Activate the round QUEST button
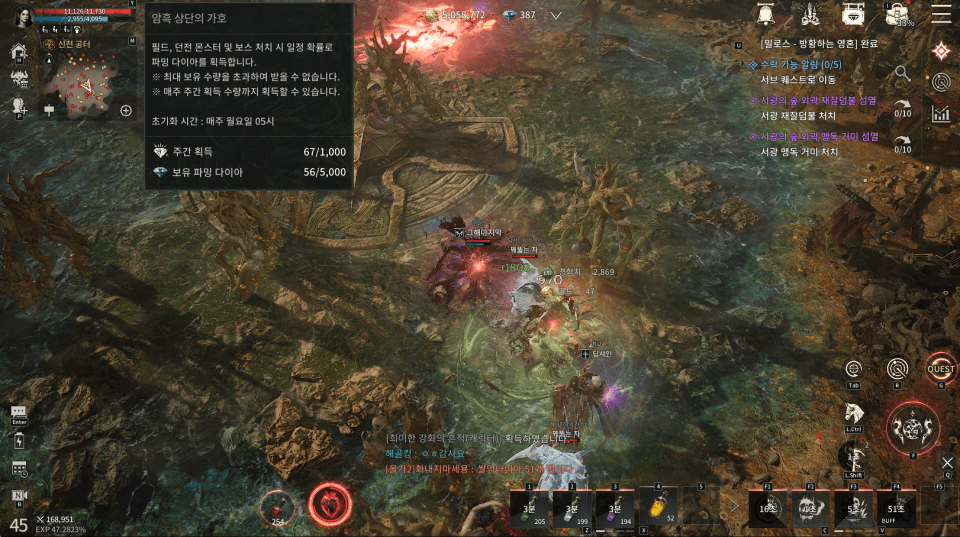Viewport: 960px width, 537px height. tap(940, 367)
